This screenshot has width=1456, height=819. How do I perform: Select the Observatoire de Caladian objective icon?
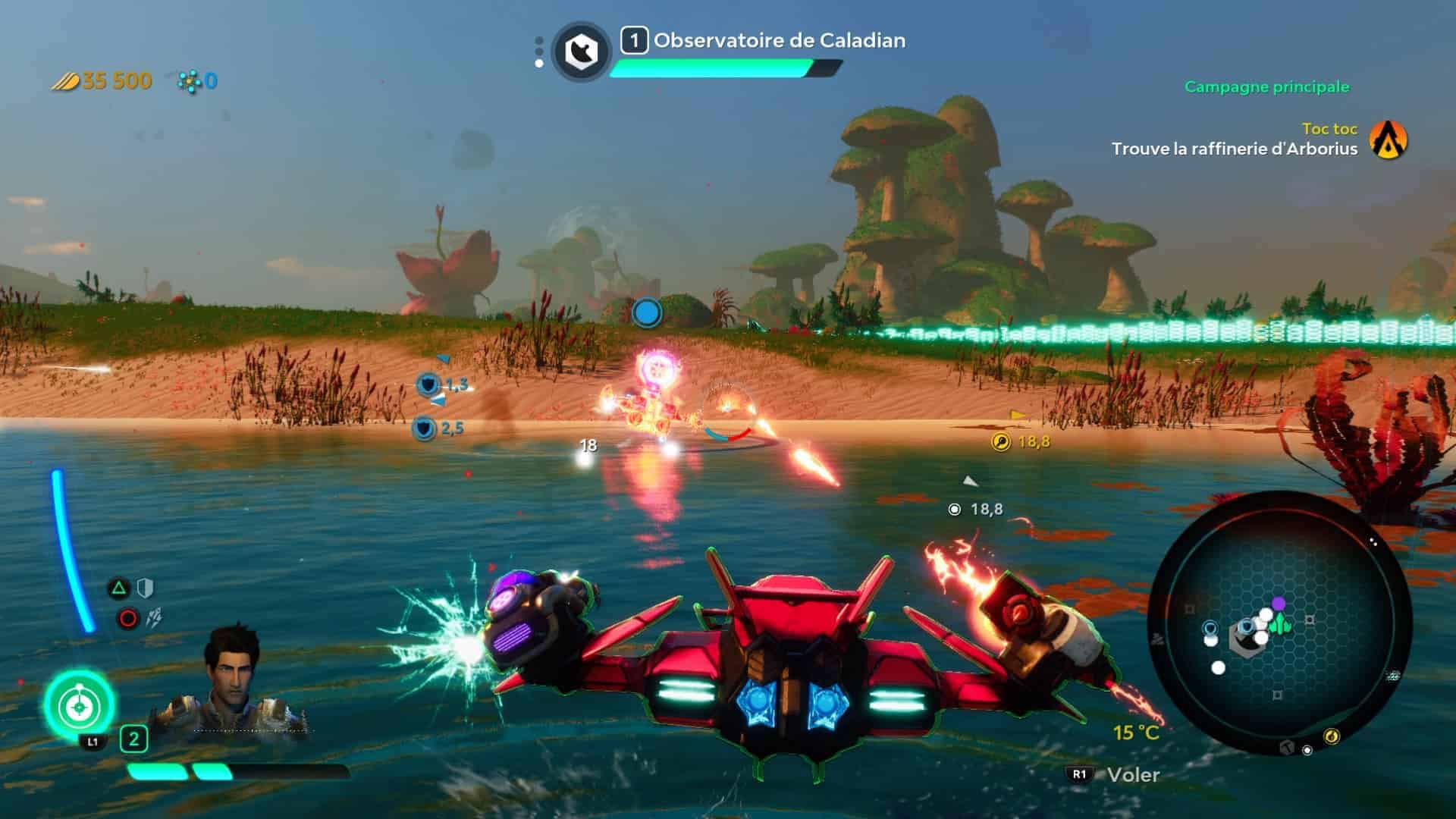coord(582,52)
